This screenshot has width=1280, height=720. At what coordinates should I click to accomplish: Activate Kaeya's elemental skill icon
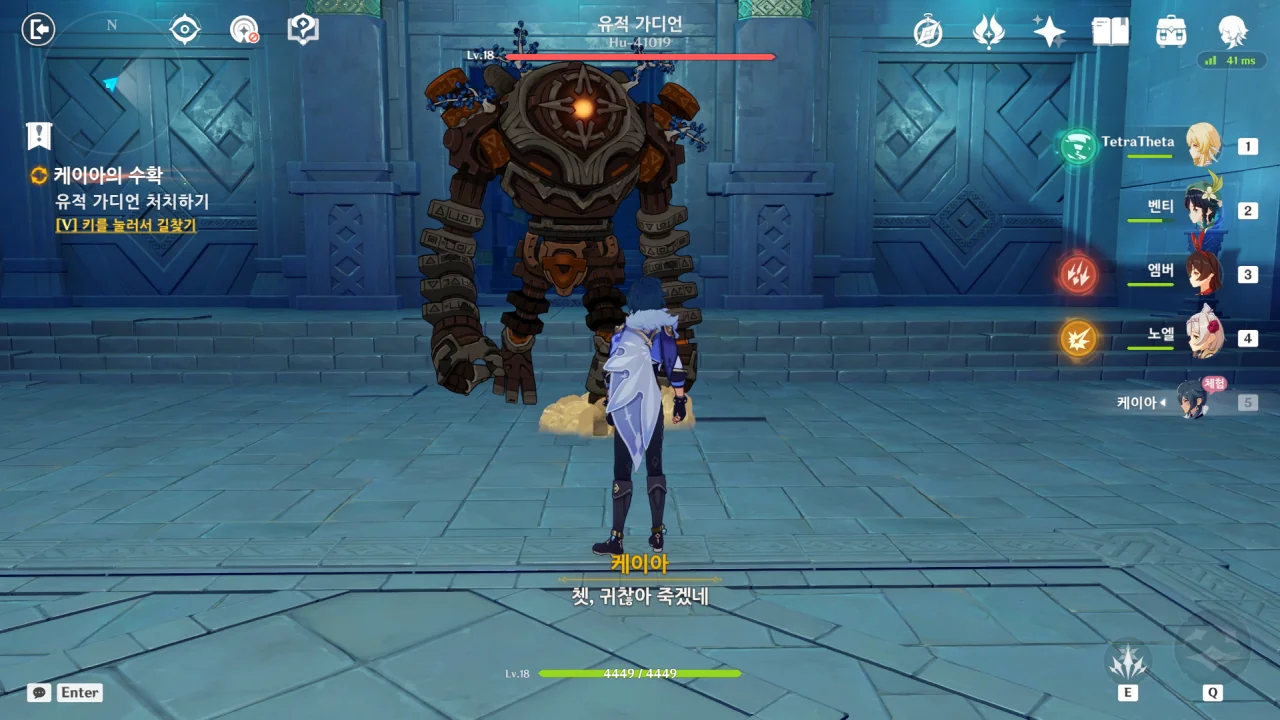1128,659
